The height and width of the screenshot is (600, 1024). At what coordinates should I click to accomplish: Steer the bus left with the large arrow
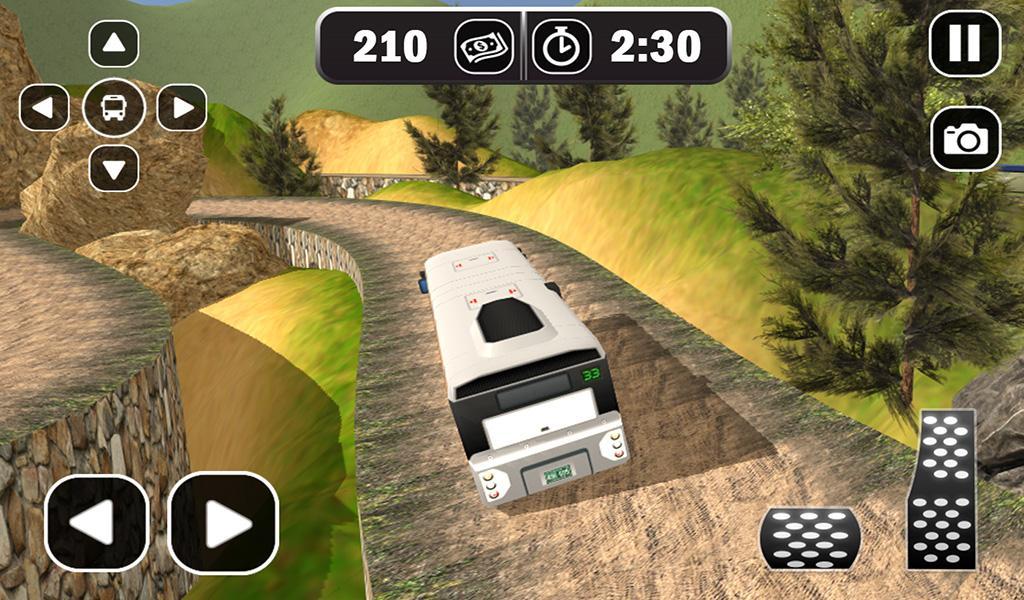point(97,523)
